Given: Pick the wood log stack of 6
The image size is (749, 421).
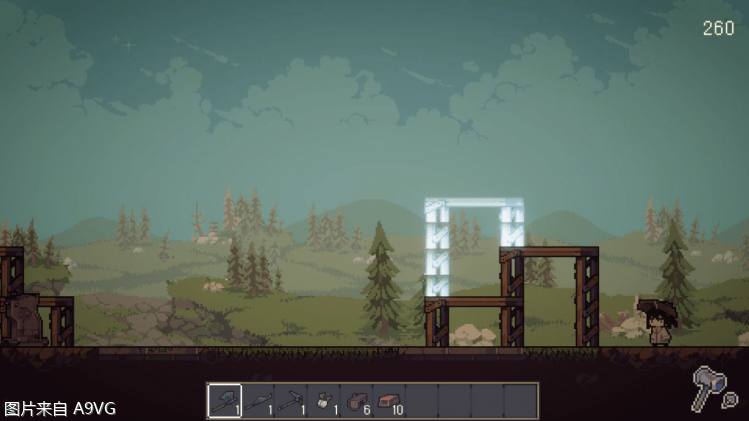Looking at the screenshot, I should pyautogui.click(x=356, y=401).
